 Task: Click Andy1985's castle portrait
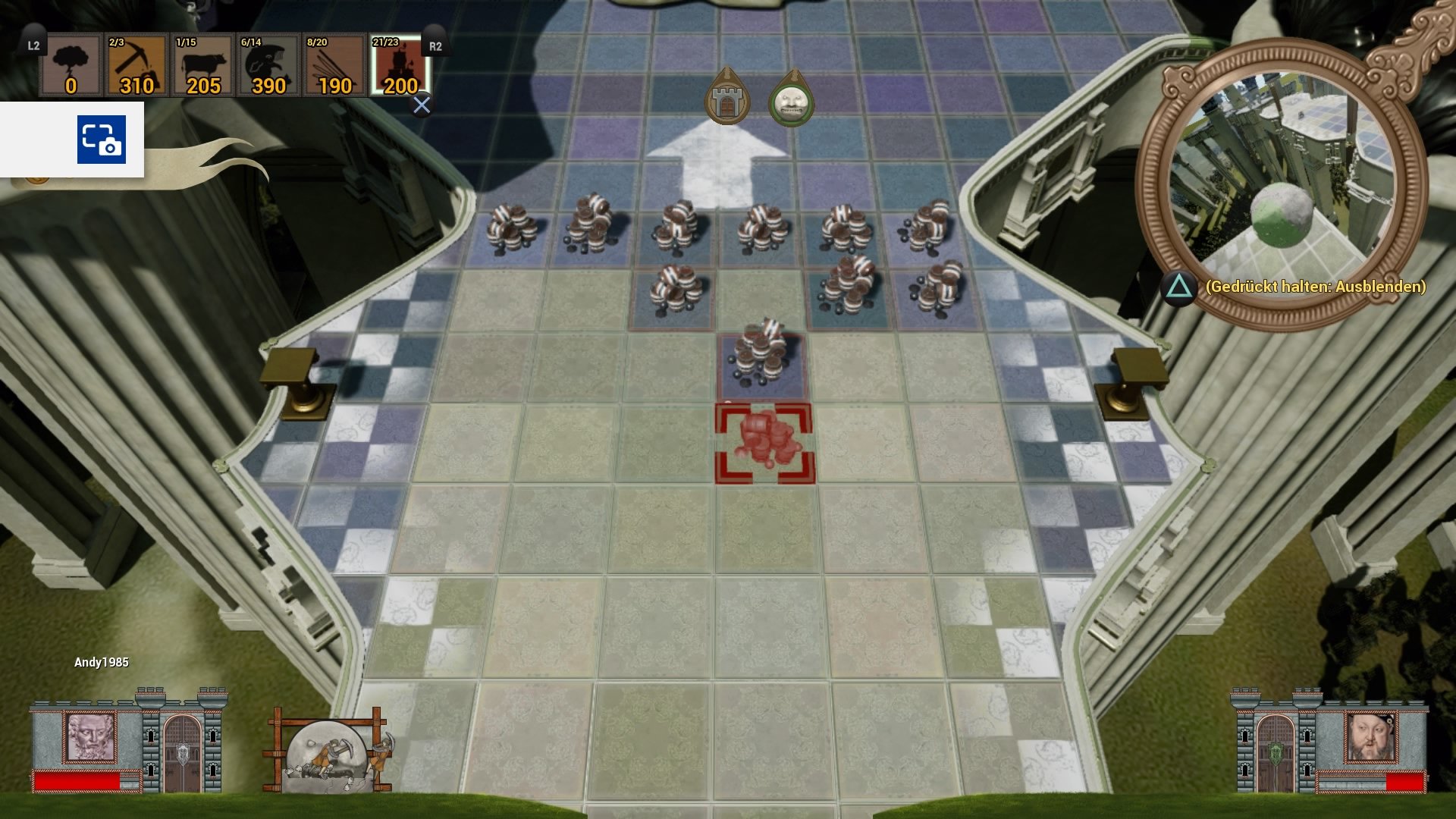[92, 736]
